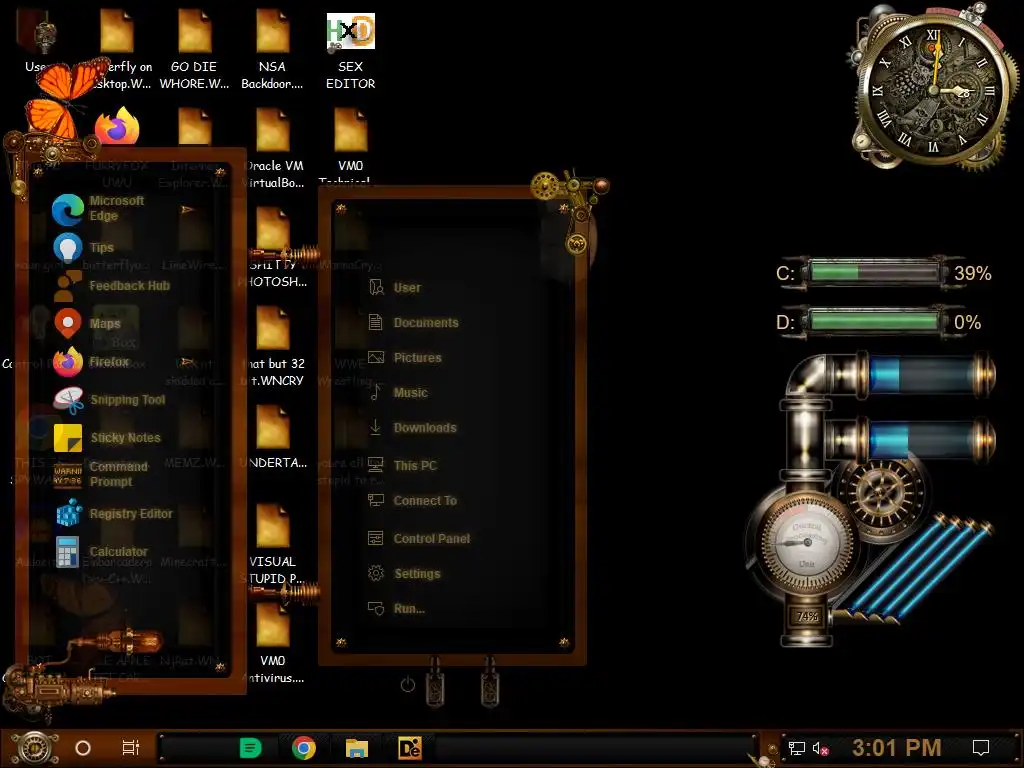Image resolution: width=1024 pixels, height=768 pixels.
Task: Select This PC in the places panel
Action: pyautogui.click(x=413, y=466)
